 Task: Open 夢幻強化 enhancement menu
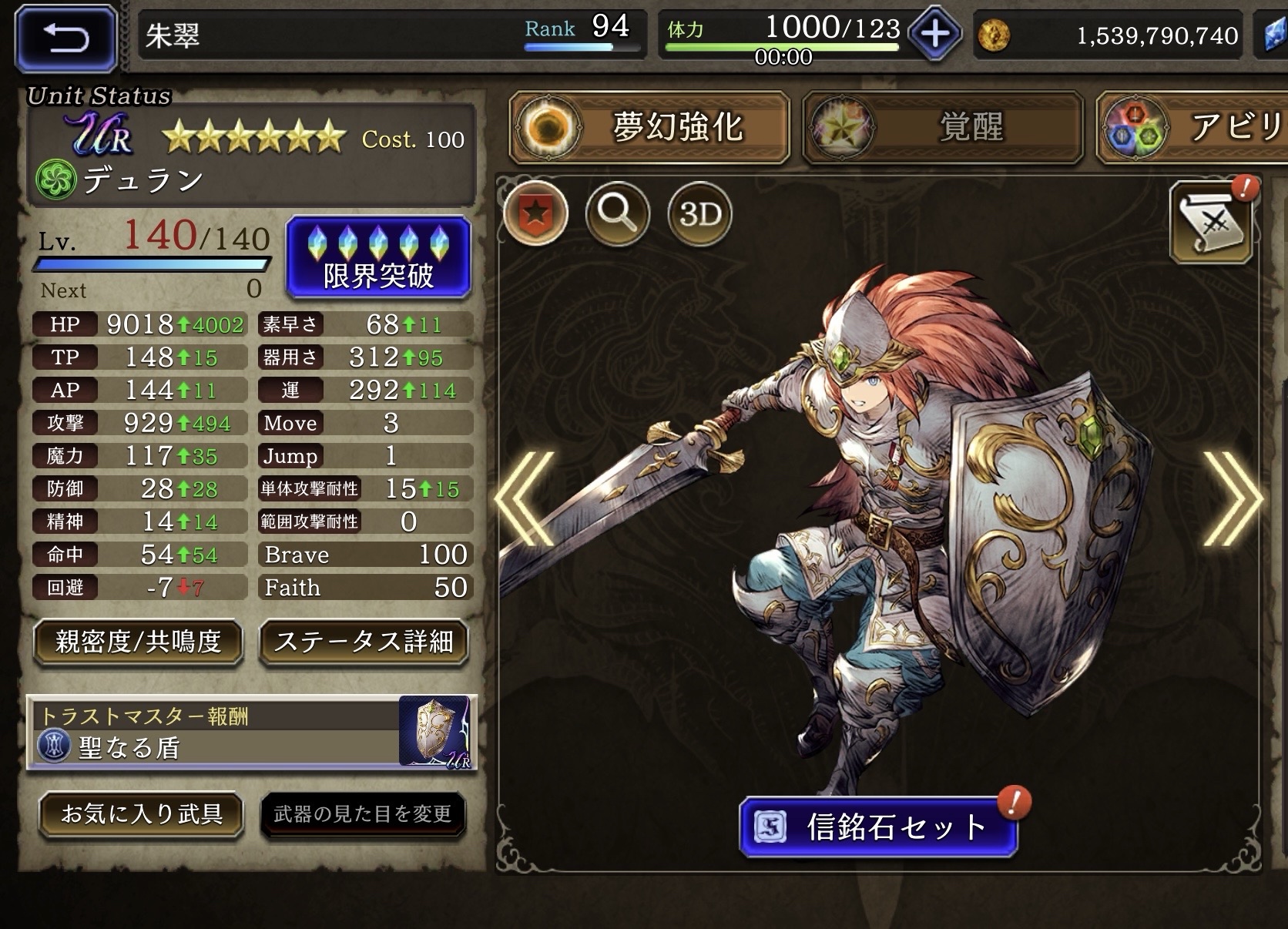(x=649, y=127)
